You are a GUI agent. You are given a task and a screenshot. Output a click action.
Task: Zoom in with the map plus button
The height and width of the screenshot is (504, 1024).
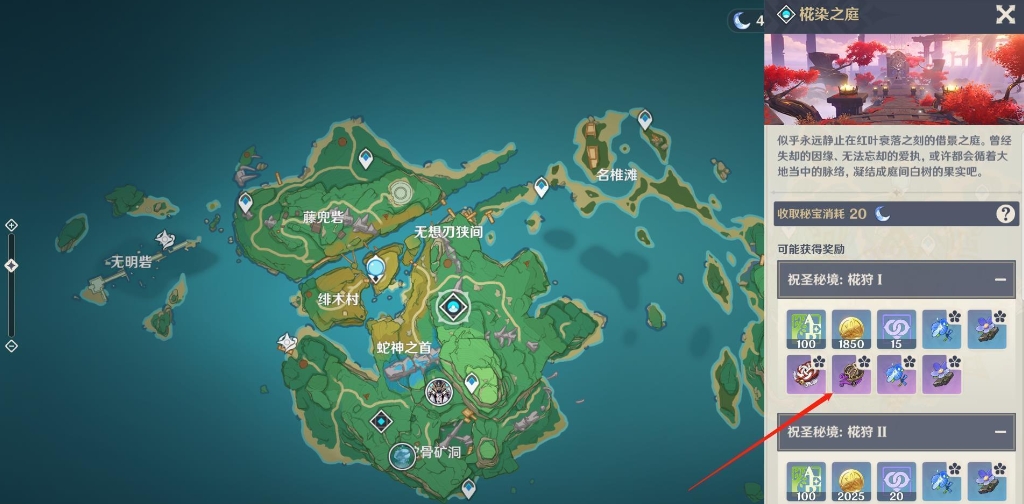pyautogui.click(x=11, y=225)
